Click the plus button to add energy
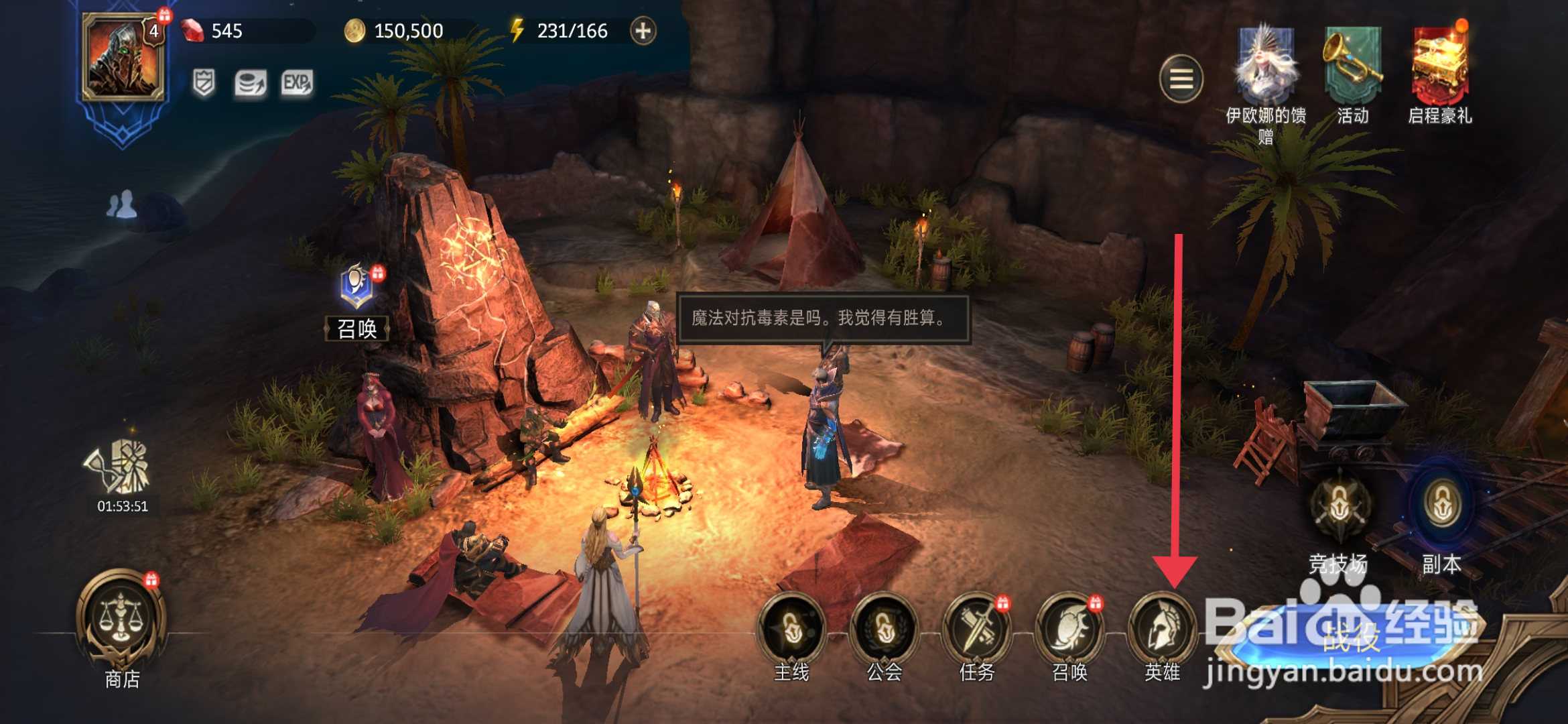The image size is (1568, 724). 643,31
